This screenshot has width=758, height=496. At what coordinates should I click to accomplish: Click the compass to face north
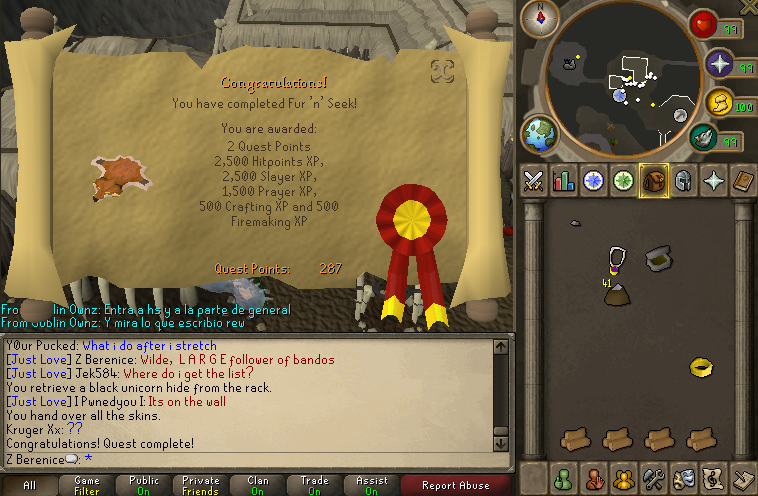(541, 18)
